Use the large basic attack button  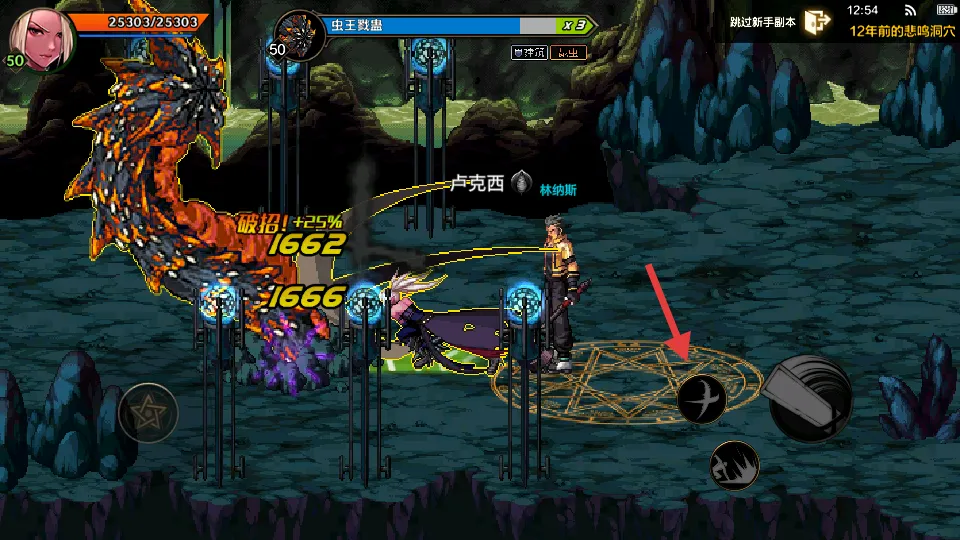(809, 398)
